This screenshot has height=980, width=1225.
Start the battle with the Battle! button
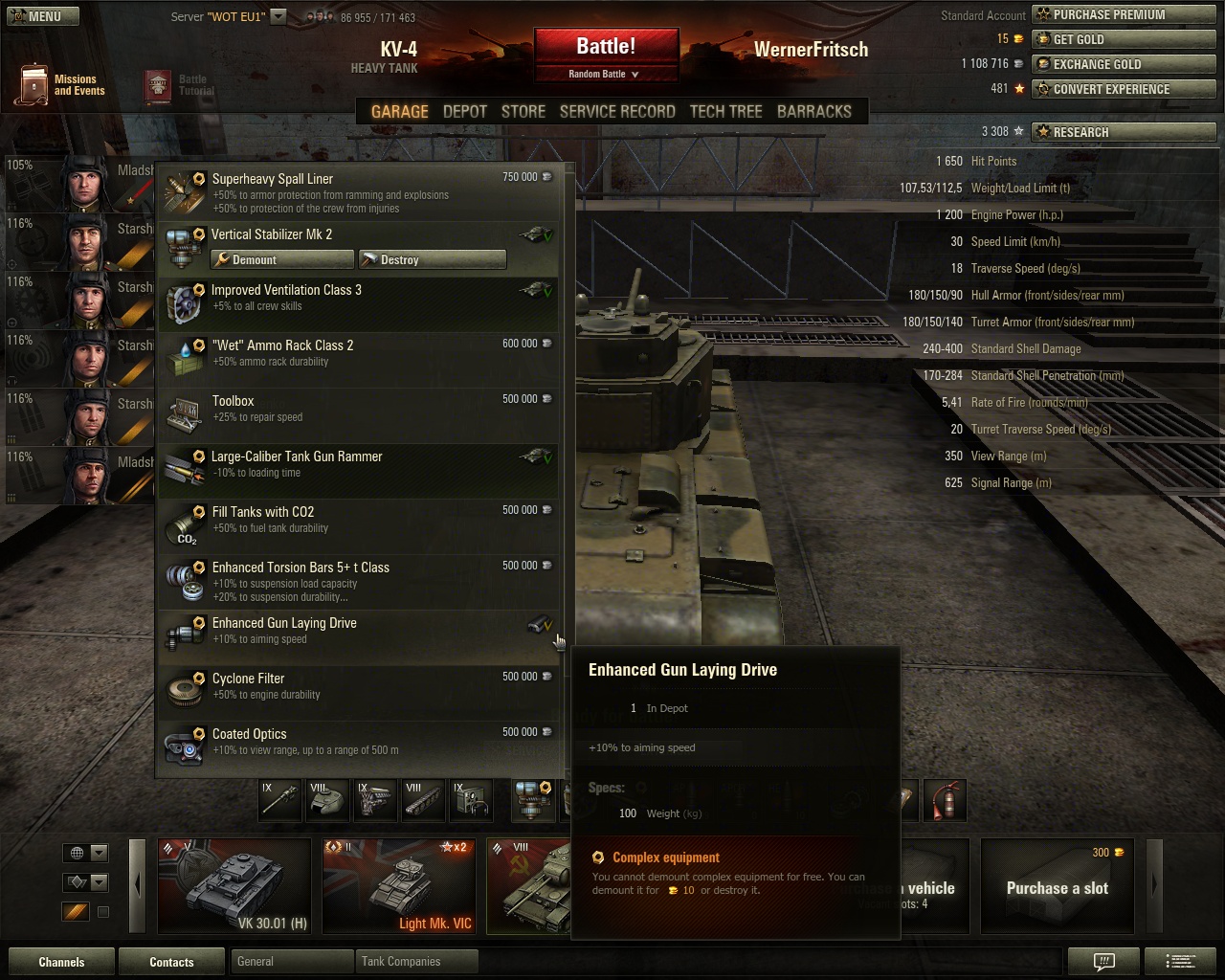tap(606, 47)
